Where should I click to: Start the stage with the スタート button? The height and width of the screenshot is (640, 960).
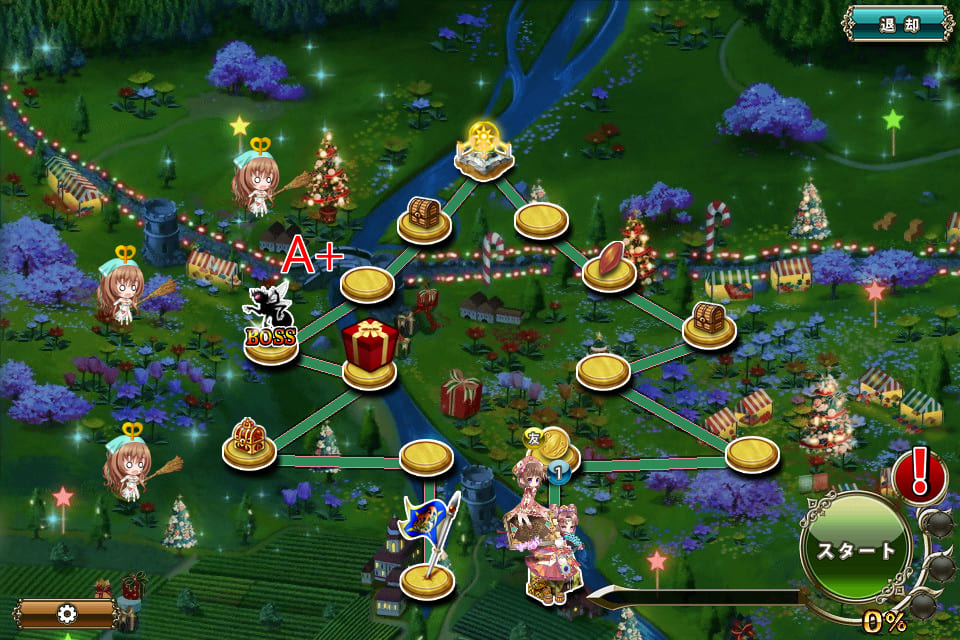tap(856, 549)
